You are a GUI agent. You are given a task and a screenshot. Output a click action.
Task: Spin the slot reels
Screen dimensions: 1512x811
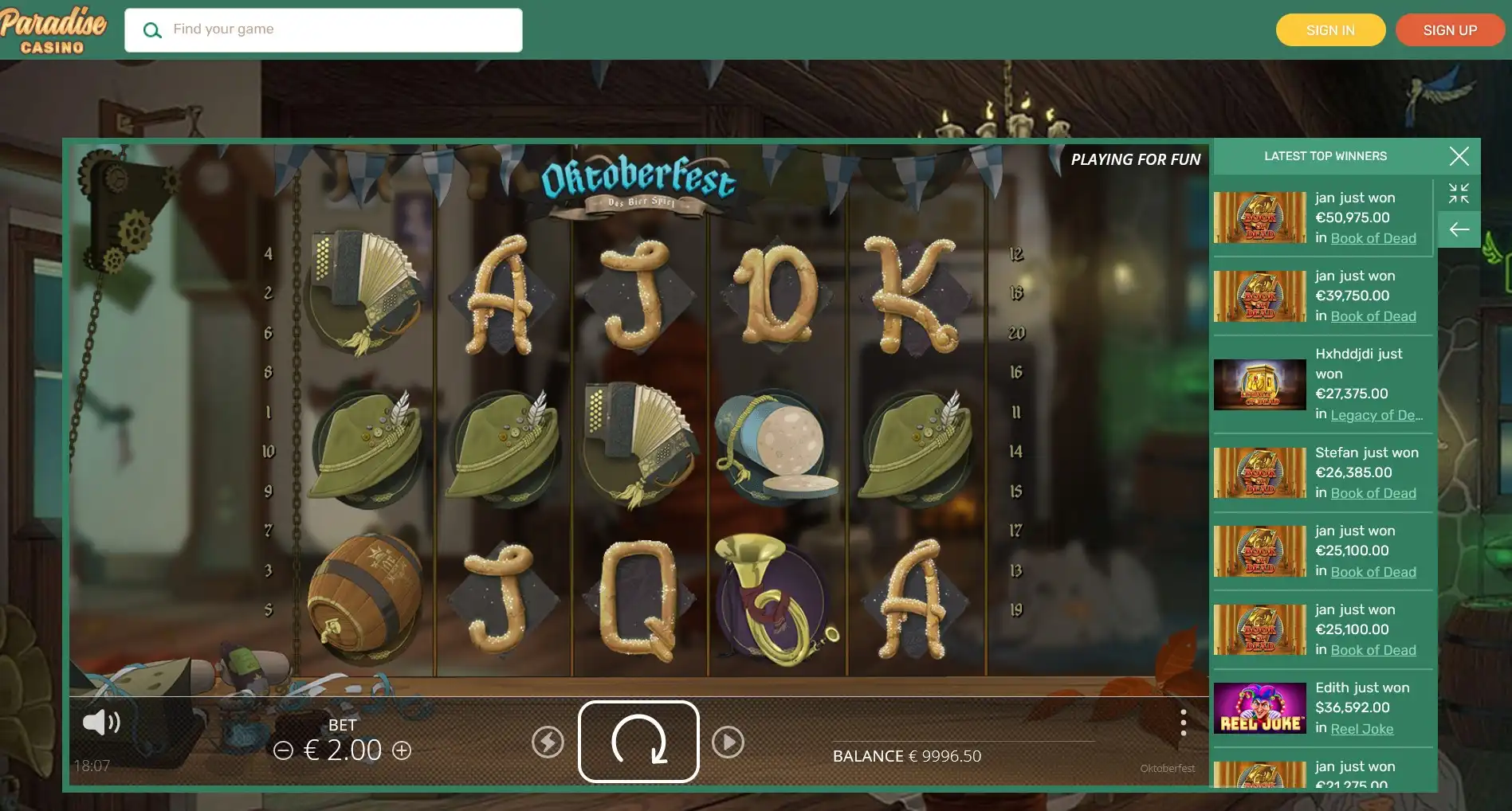click(638, 741)
